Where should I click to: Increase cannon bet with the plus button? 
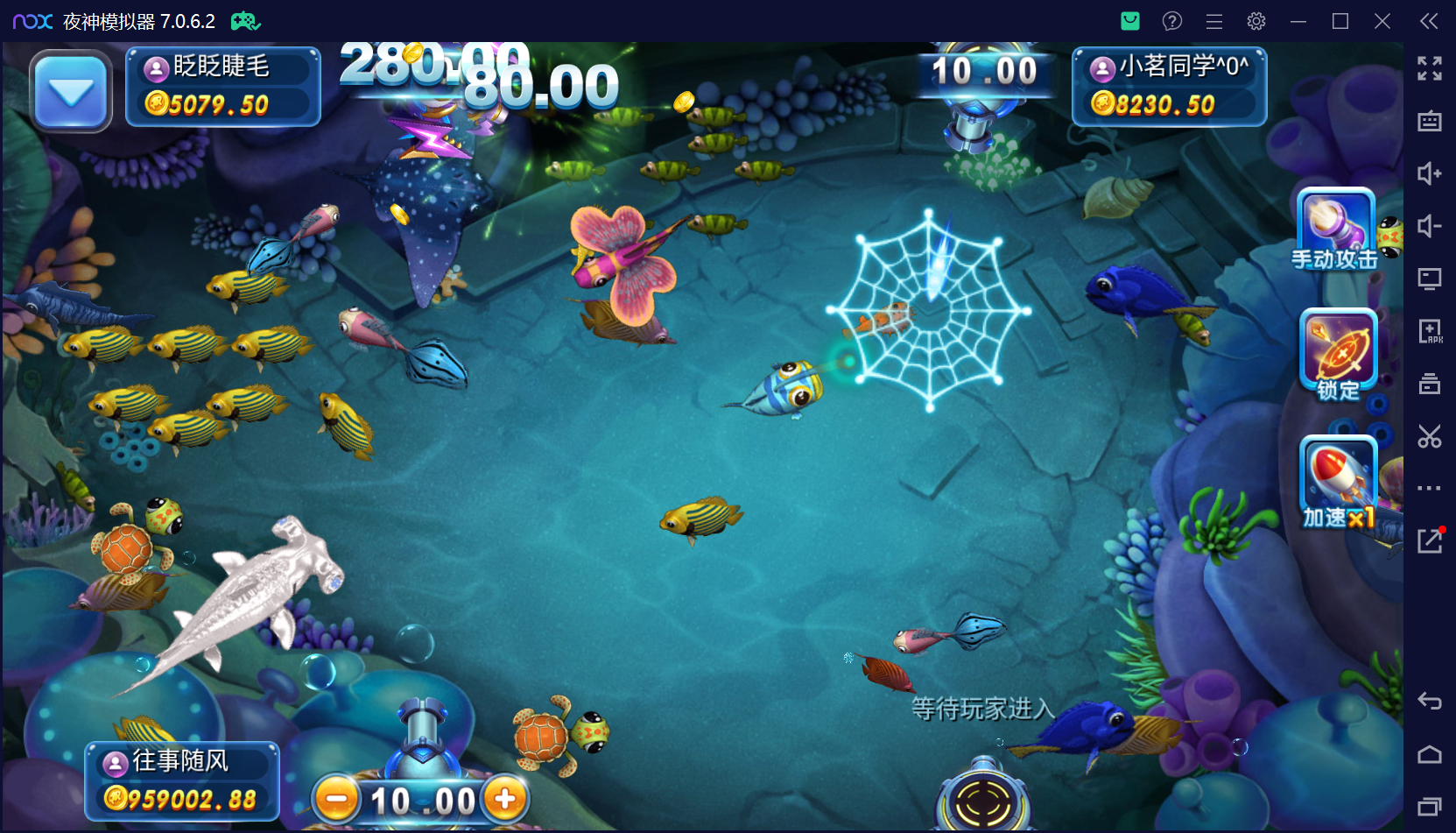tap(505, 799)
